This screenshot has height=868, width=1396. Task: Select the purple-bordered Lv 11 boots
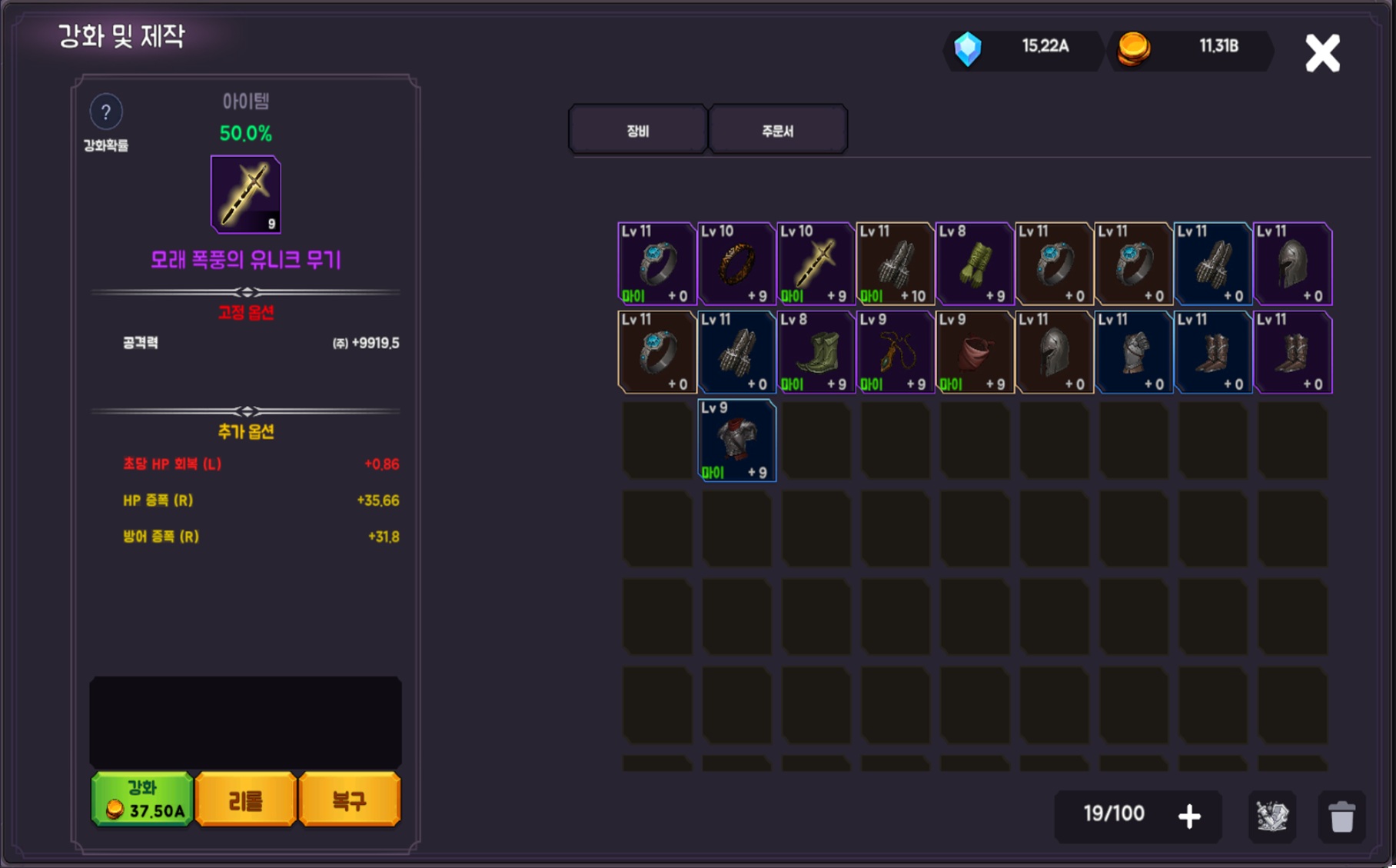click(x=1293, y=352)
